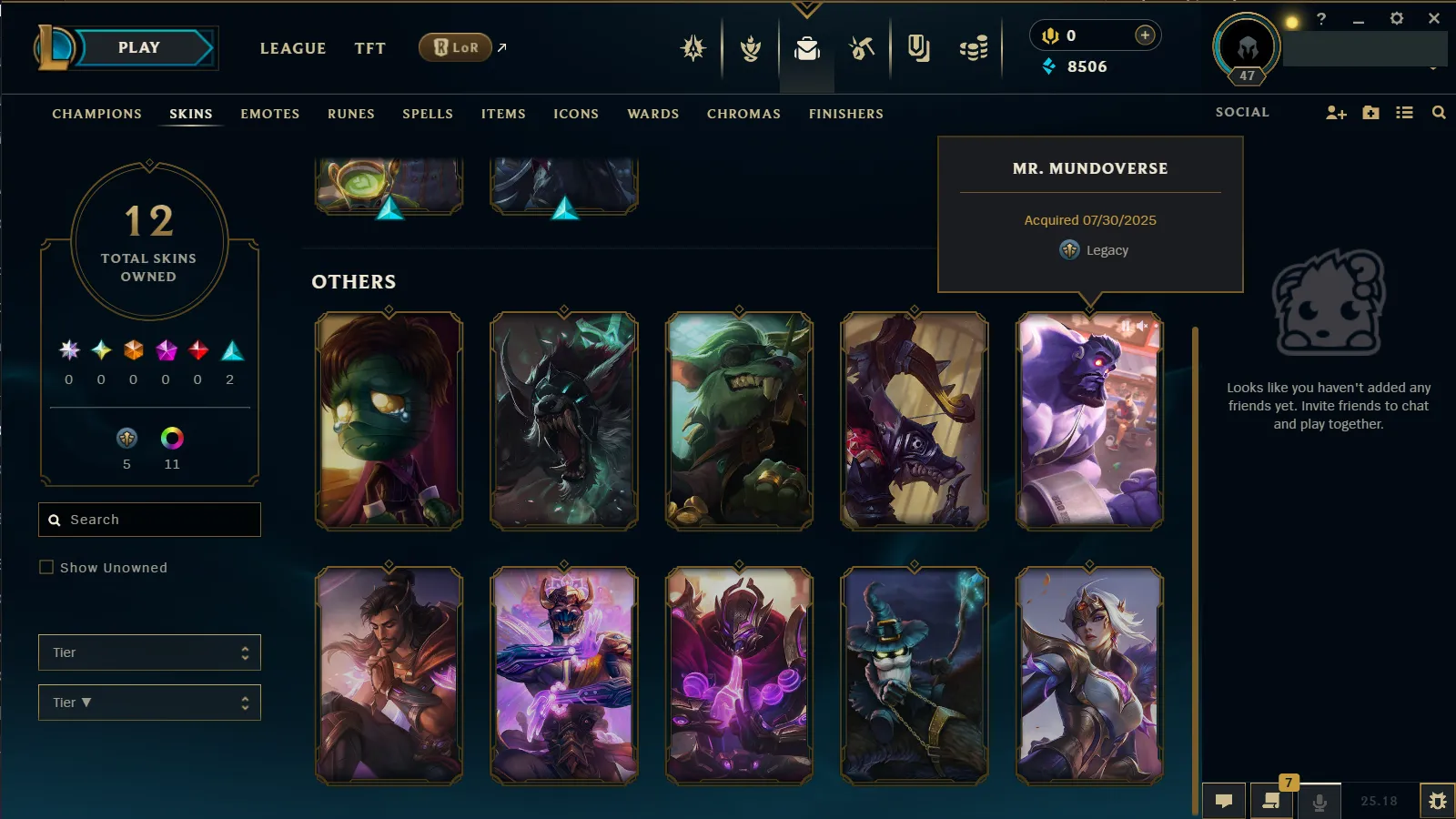Switch to the TFT game mode

pyautogui.click(x=369, y=49)
